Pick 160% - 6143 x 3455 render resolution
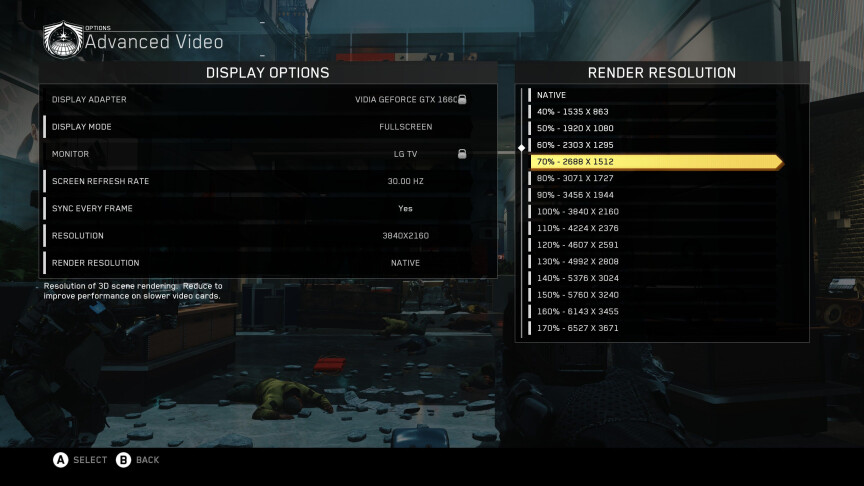 click(x=650, y=311)
